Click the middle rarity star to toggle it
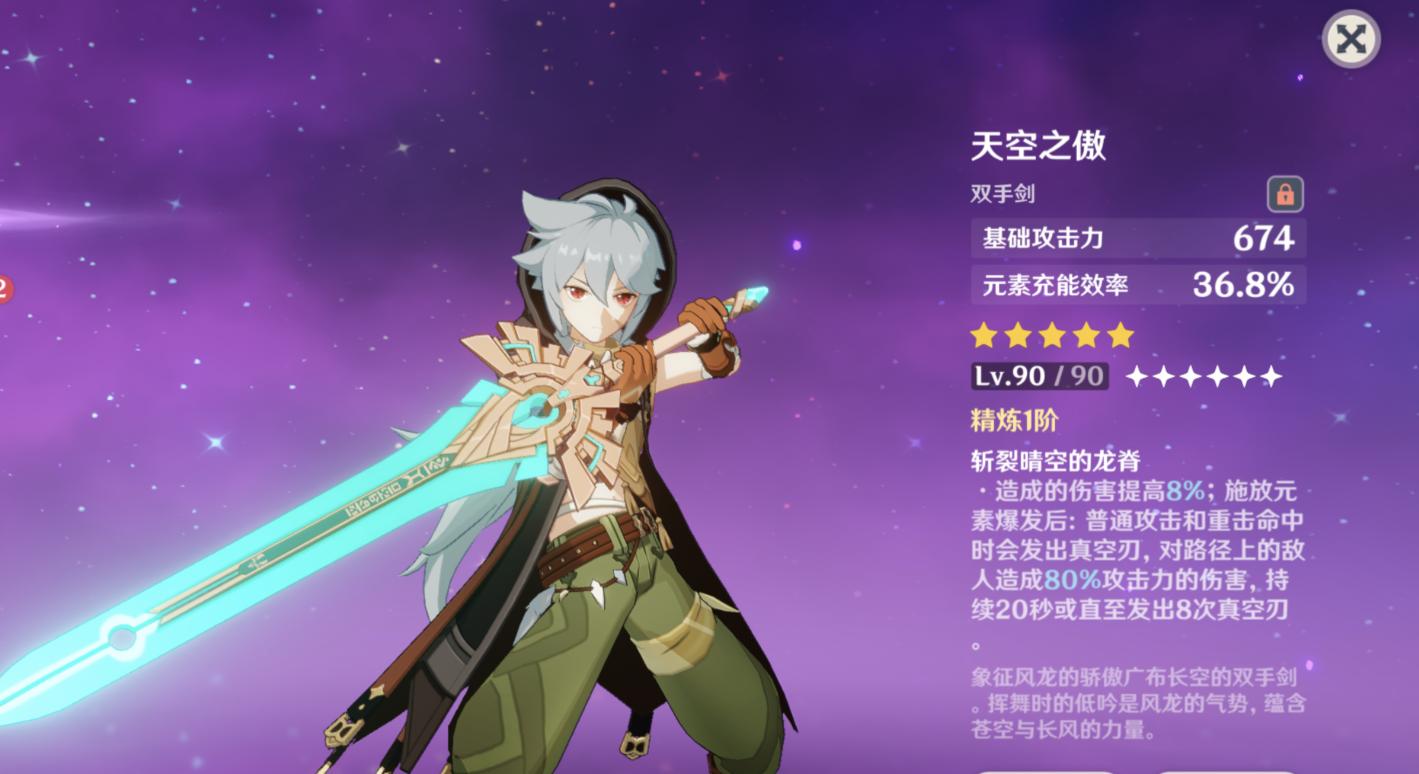 [x=1052, y=335]
